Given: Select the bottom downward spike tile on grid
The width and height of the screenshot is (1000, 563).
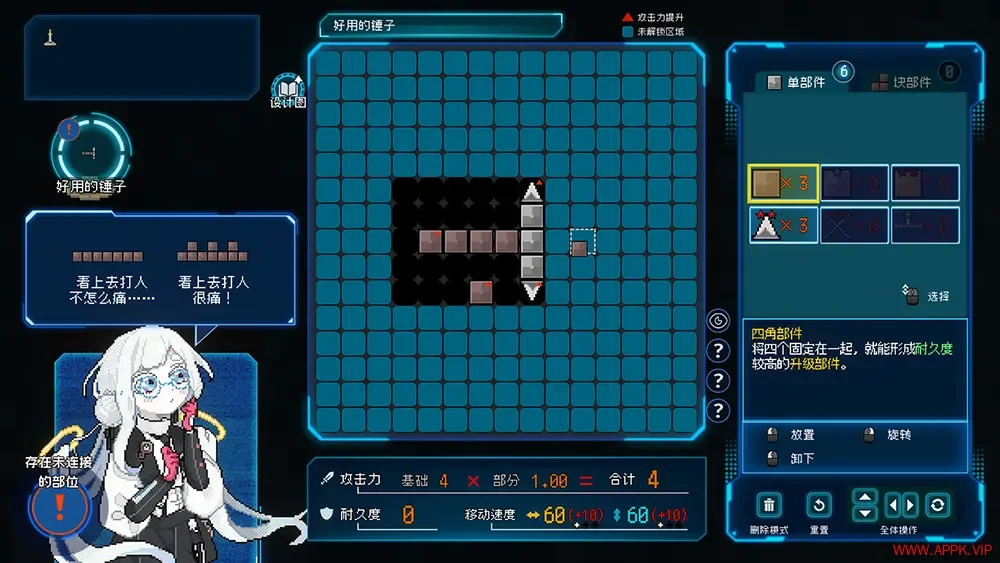Looking at the screenshot, I should [533, 291].
